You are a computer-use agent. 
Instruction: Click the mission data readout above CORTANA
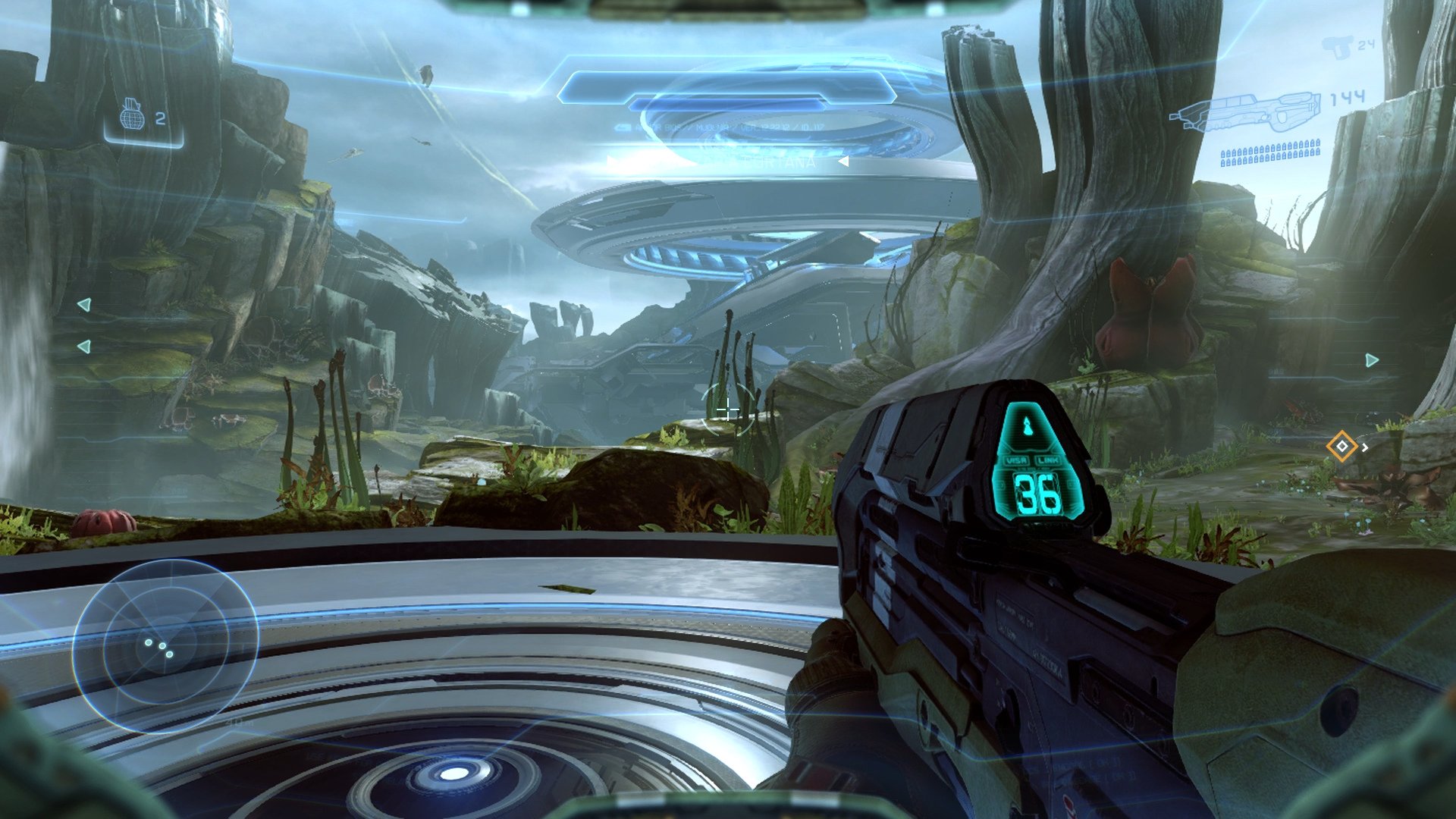[x=728, y=127]
